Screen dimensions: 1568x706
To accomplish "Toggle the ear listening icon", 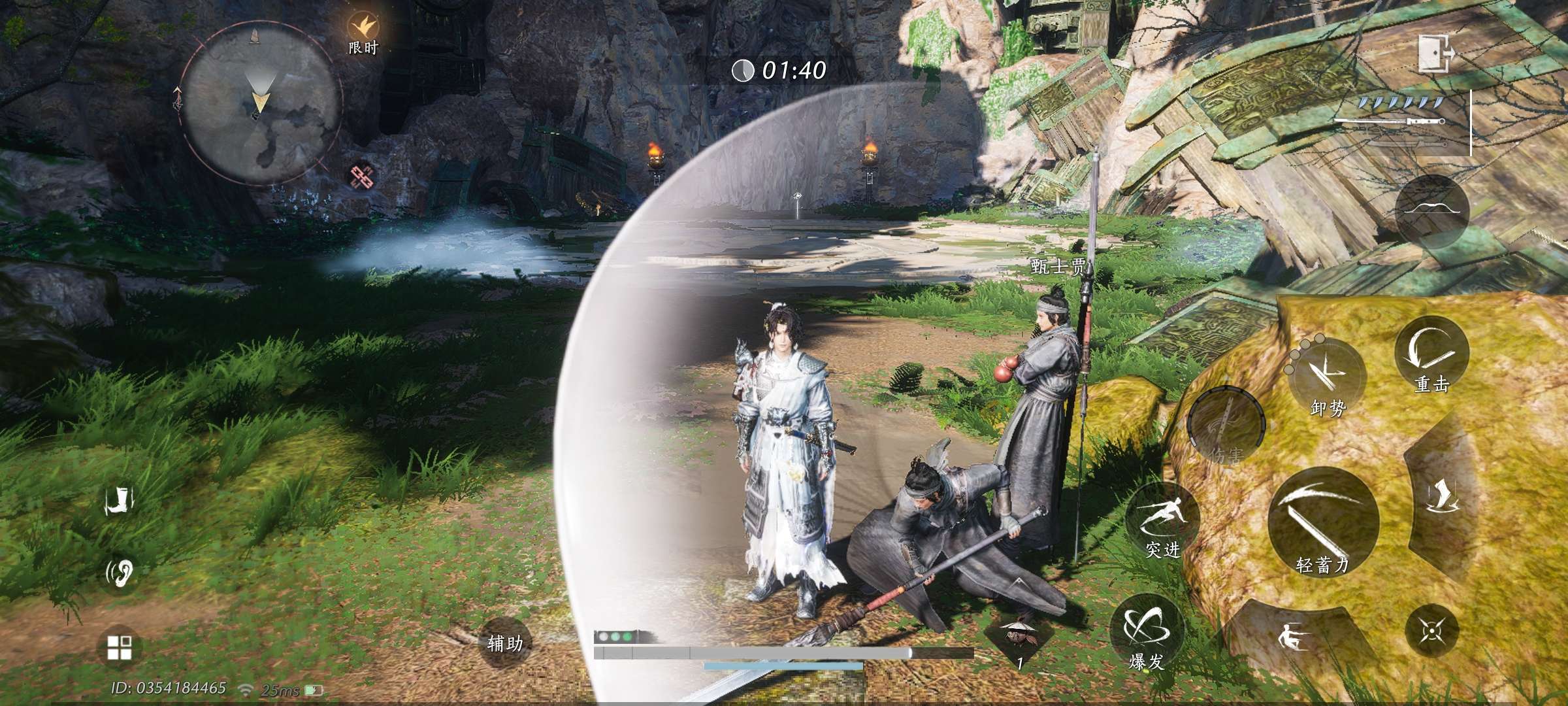I will [x=120, y=573].
